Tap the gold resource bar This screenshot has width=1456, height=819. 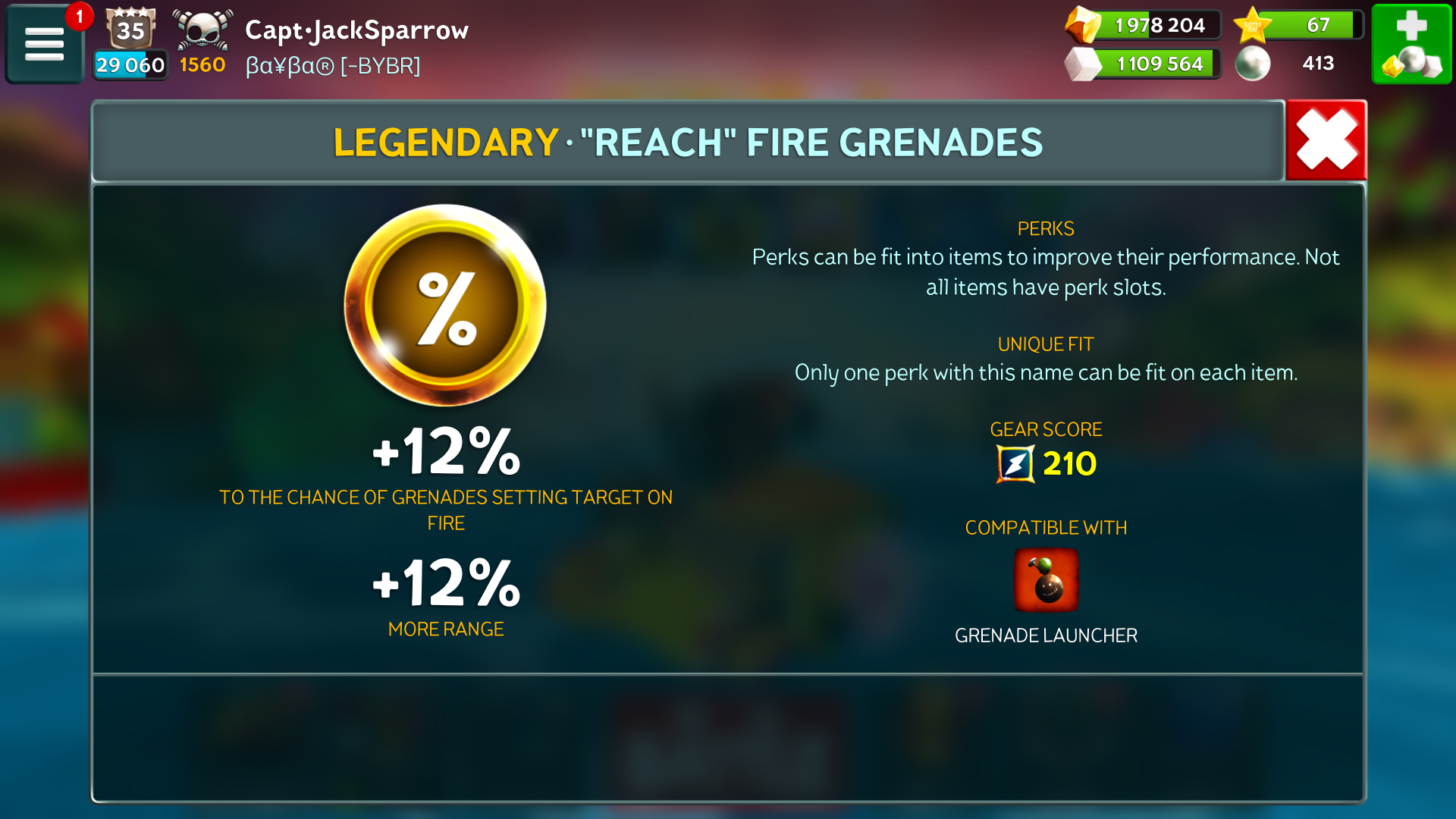(x=1144, y=25)
